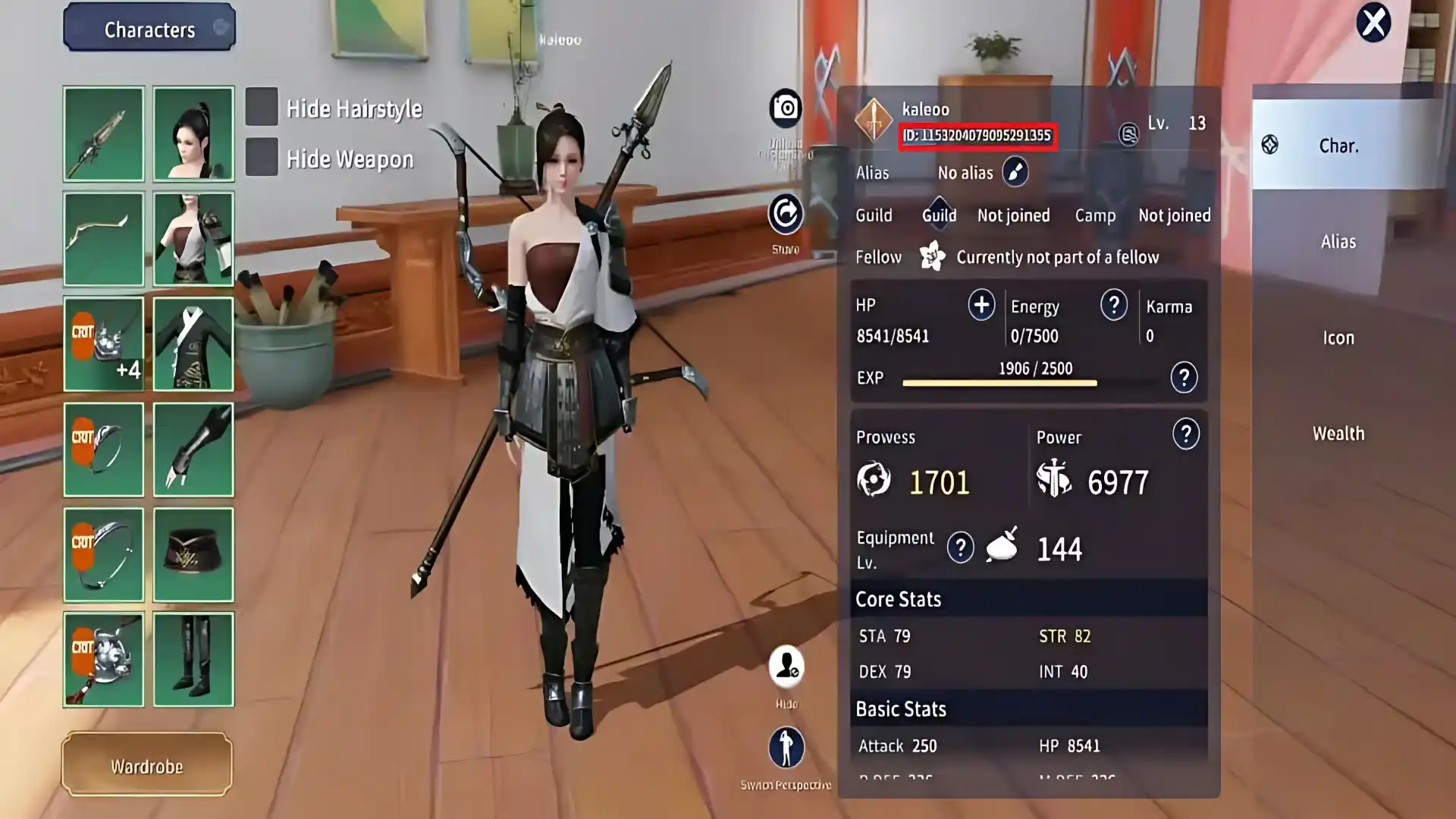The image size is (1456, 819).
Task: Open the Characters header button
Action: tap(149, 29)
